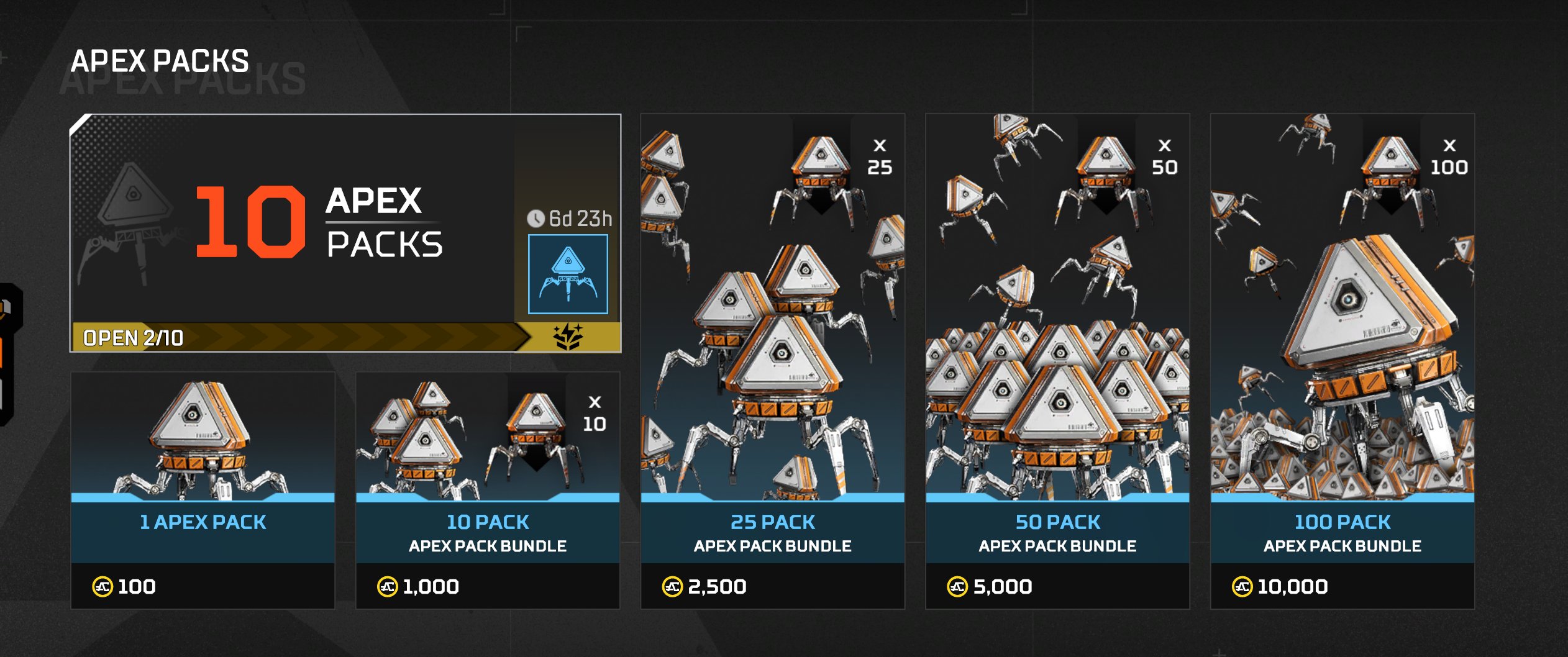Image resolution: width=1568 pixels, height=657 pixels.
Task: Click the blue Apex Pack reward icon
Action: [568, 274]
